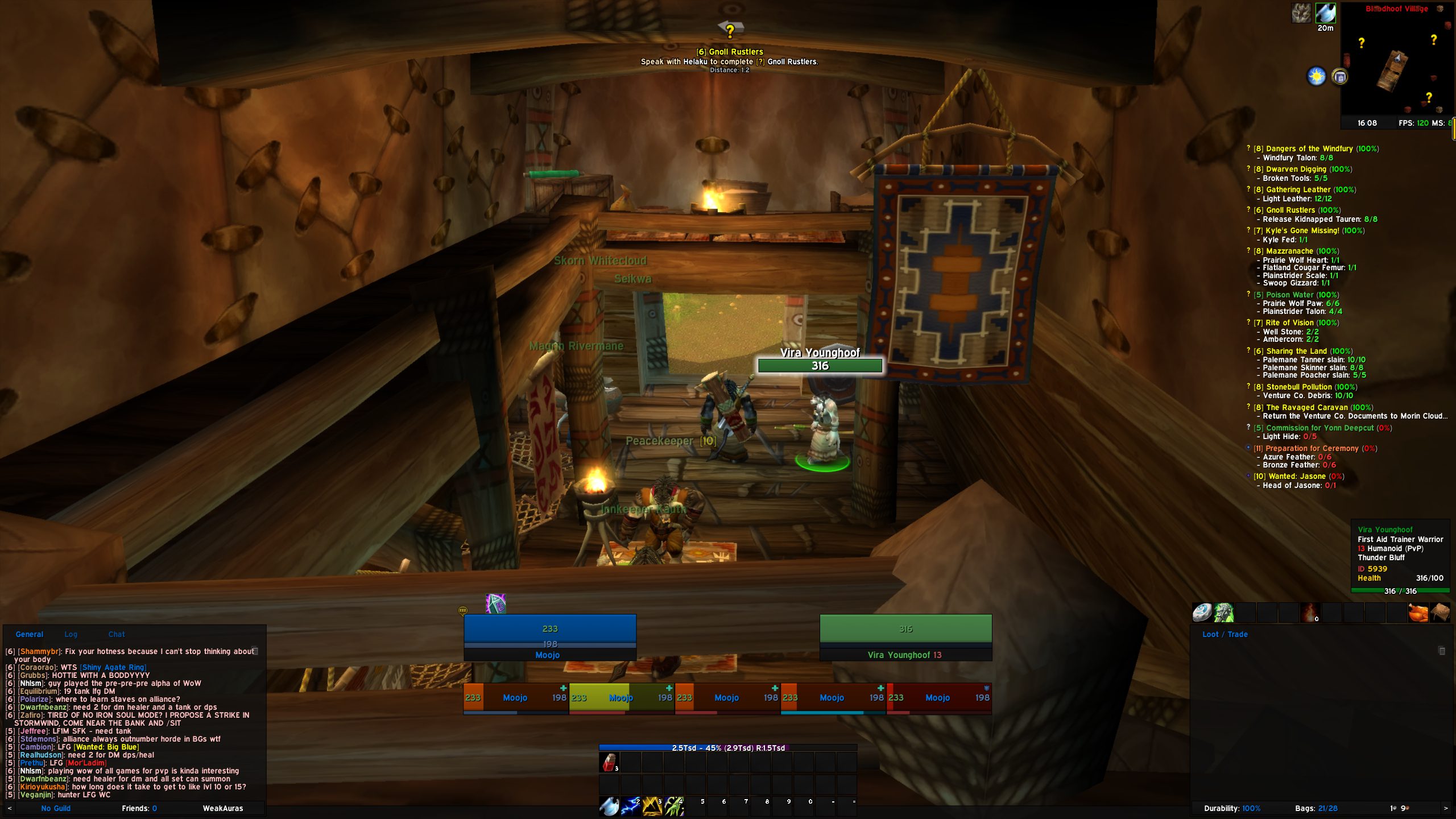Viewport: 1456px width, 819px height.
Task: Open the Log chat tab
Action: click(x=71, y=634)
